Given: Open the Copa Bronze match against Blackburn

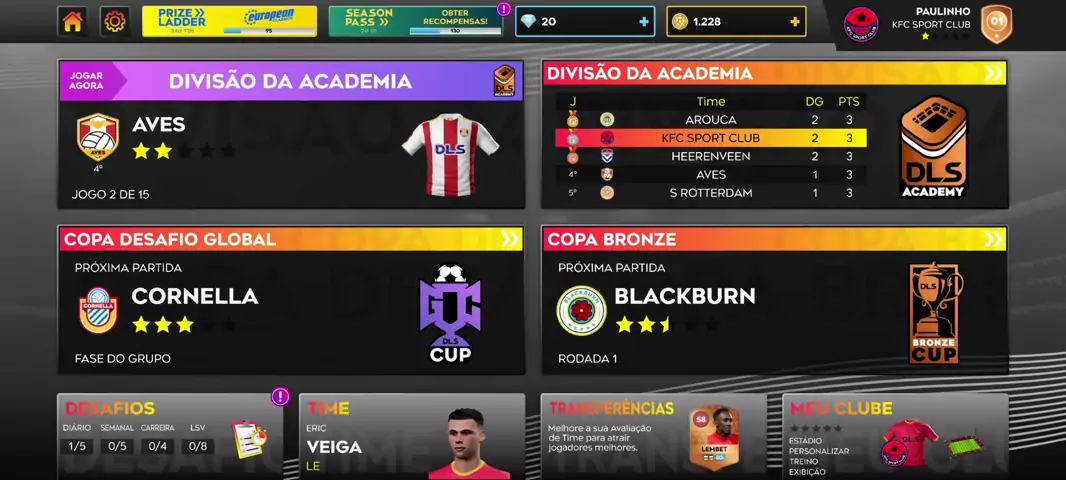Looking at the screenshot, I should [x=774, y=300].
